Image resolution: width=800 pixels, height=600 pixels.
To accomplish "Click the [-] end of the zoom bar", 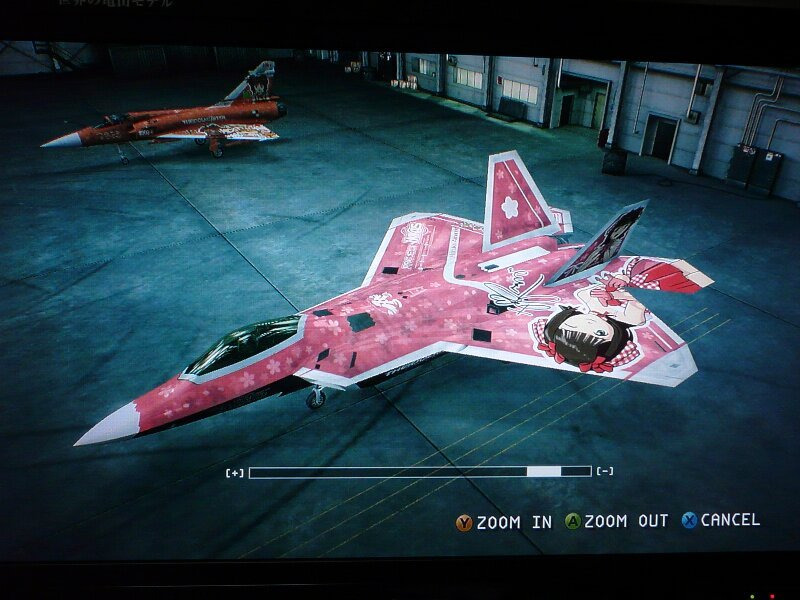I will pyautogui.click(x=605, y=471).
